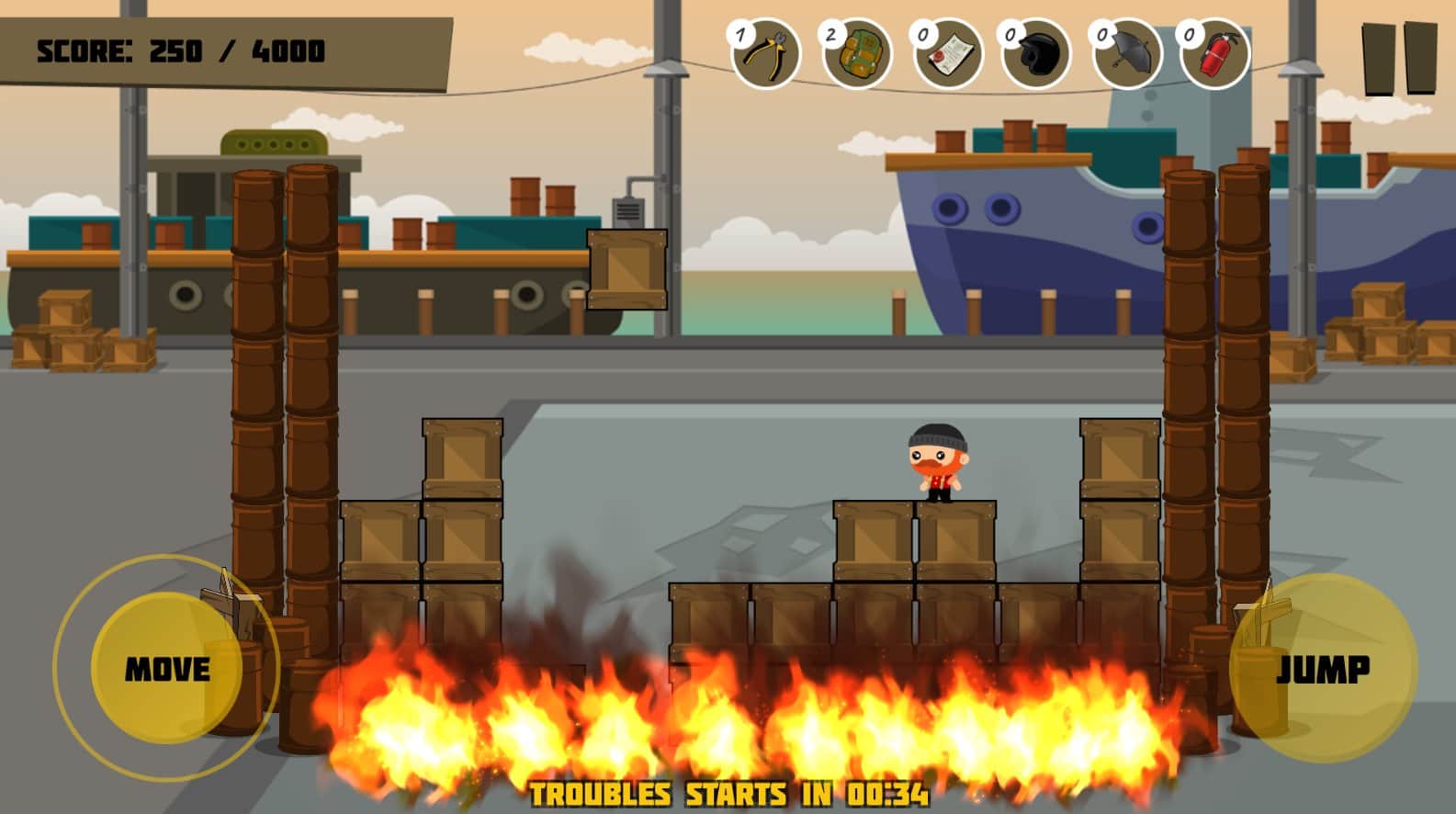Image resolution: width=1456 pixels, height=814 pixels.
Task: Pause the game with the pause button
Action: [x=1399, y=58]
